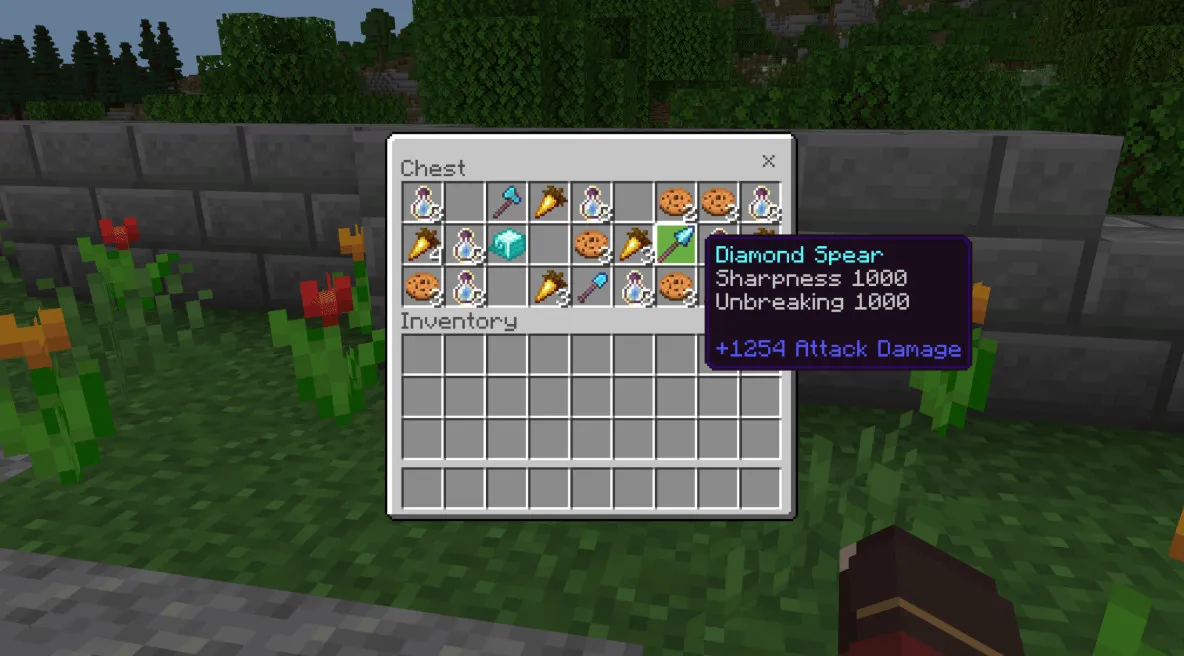
Task: Pick up the single golden carrot
Action: point(548,202)
